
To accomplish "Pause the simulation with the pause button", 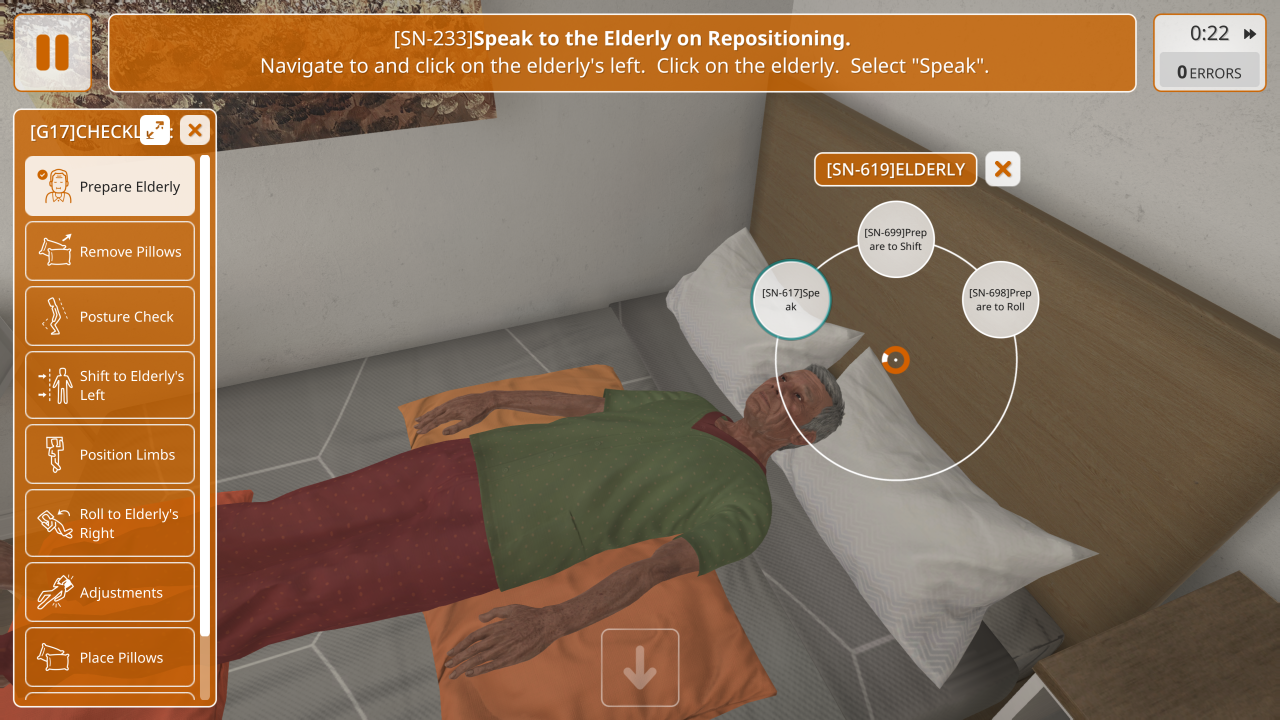I will click(x=52, y=52).
